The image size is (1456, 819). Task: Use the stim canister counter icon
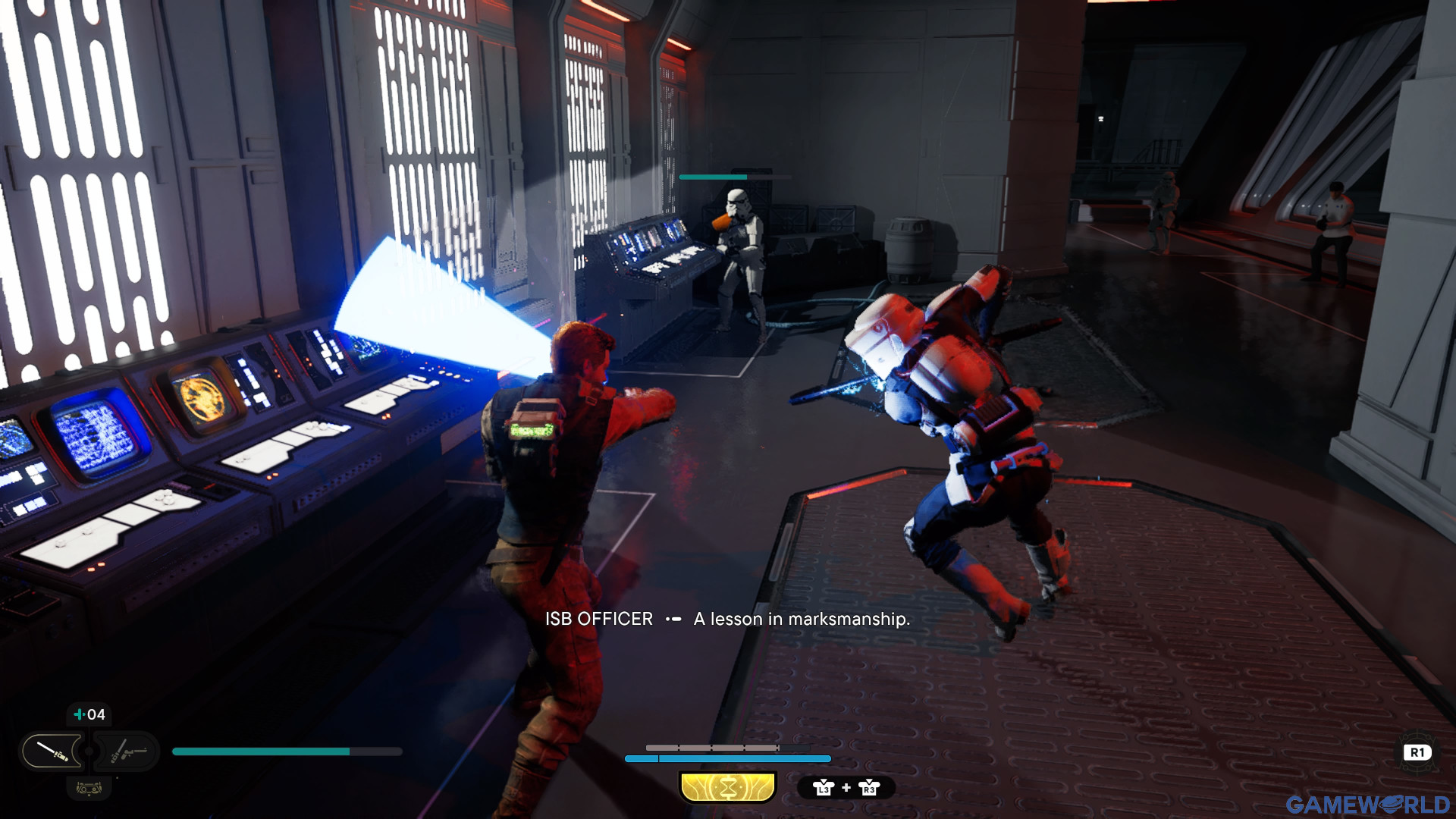pyautogui.click(x=89, y=714)
